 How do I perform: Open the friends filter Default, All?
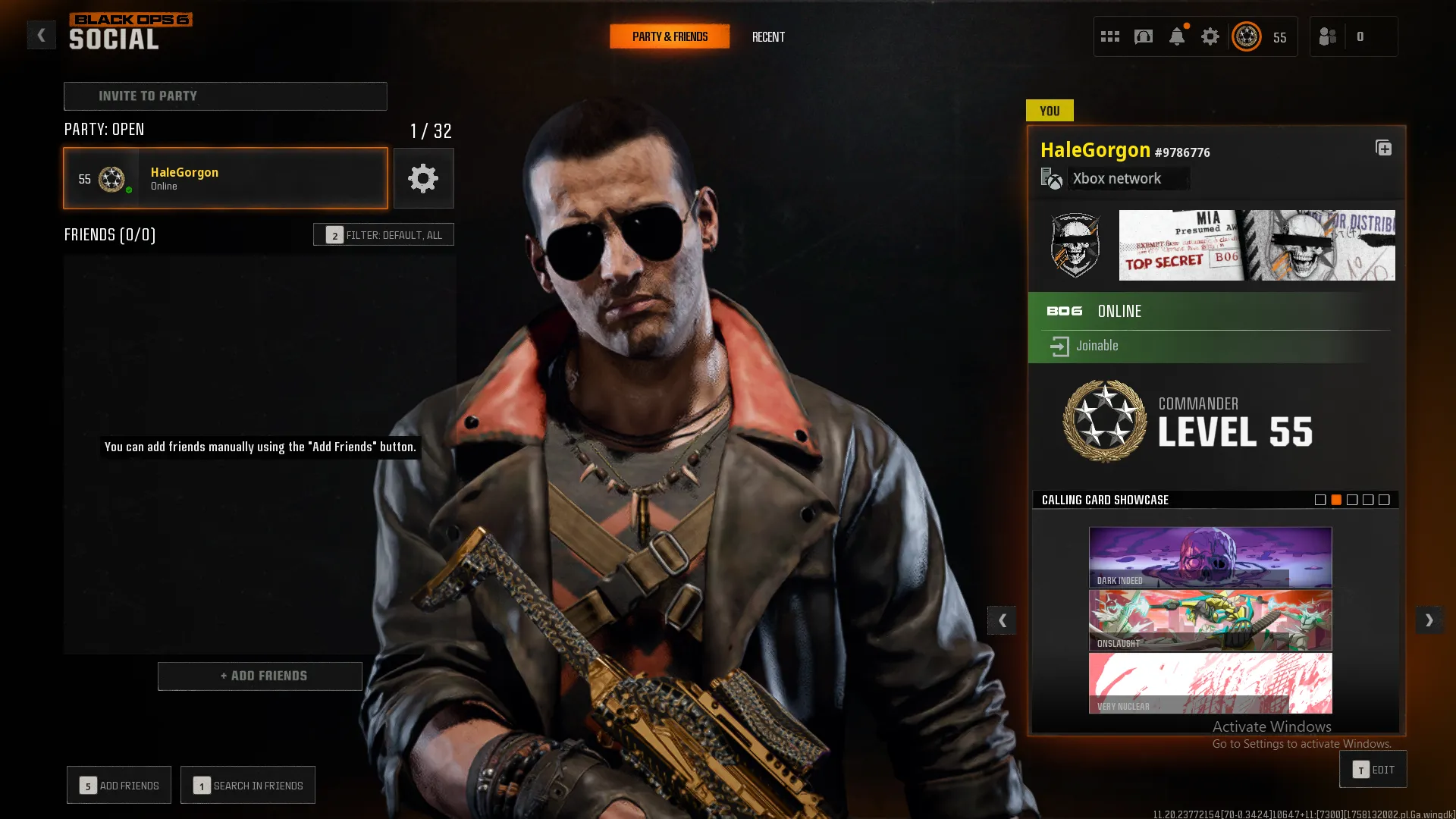click(x=384, y=235)
